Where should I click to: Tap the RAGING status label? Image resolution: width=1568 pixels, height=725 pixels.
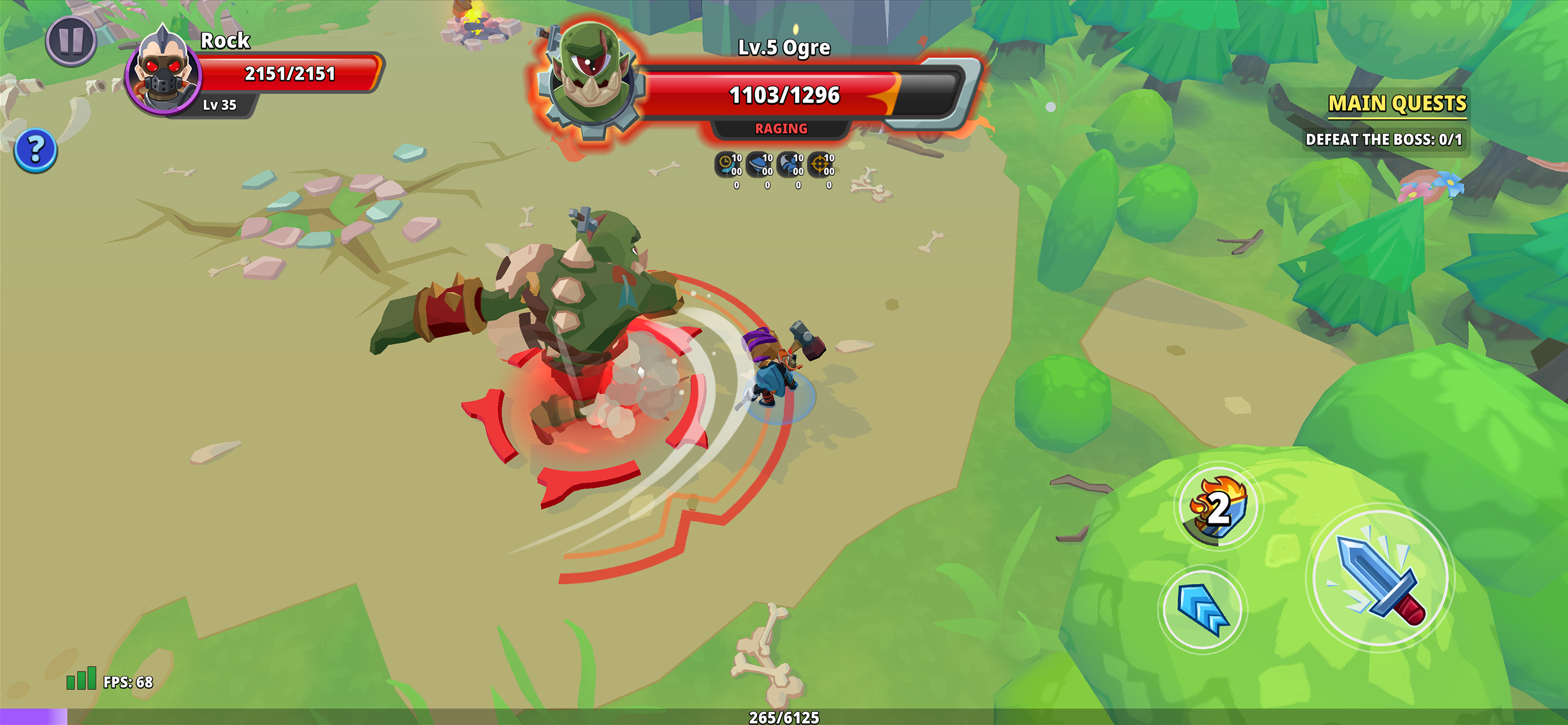[x=781, y=129]
